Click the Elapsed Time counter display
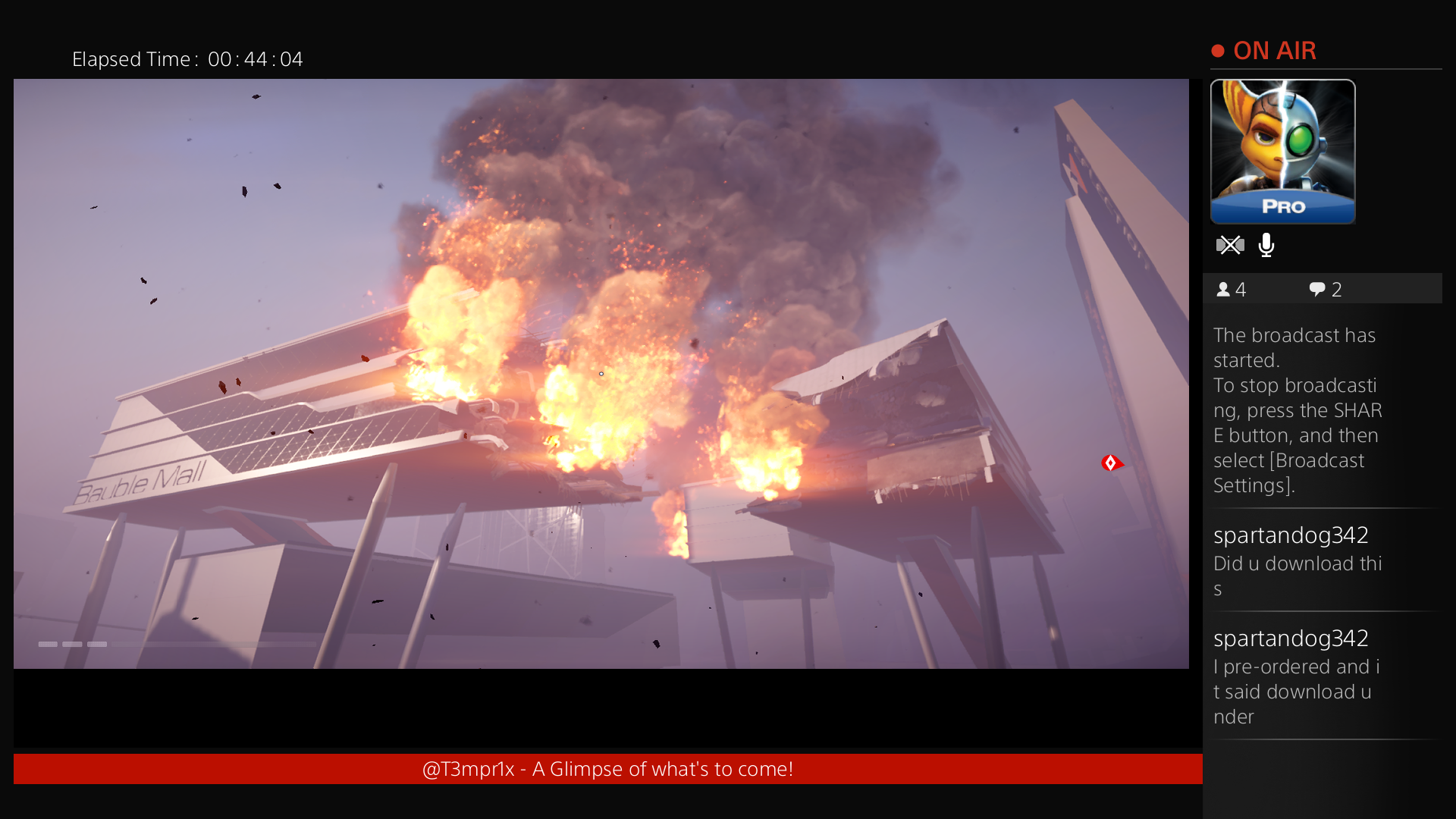Viewport: 1456px width, 819px height. [187, 59]
